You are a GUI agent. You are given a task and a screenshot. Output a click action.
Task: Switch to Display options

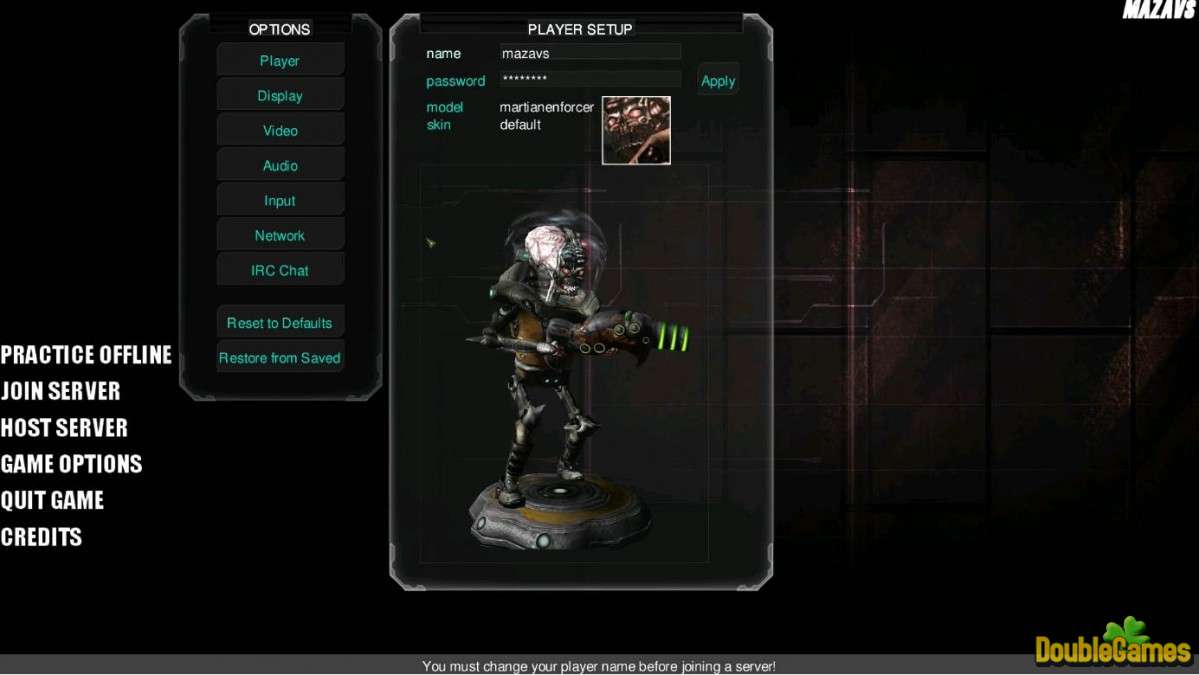(280, 96)
